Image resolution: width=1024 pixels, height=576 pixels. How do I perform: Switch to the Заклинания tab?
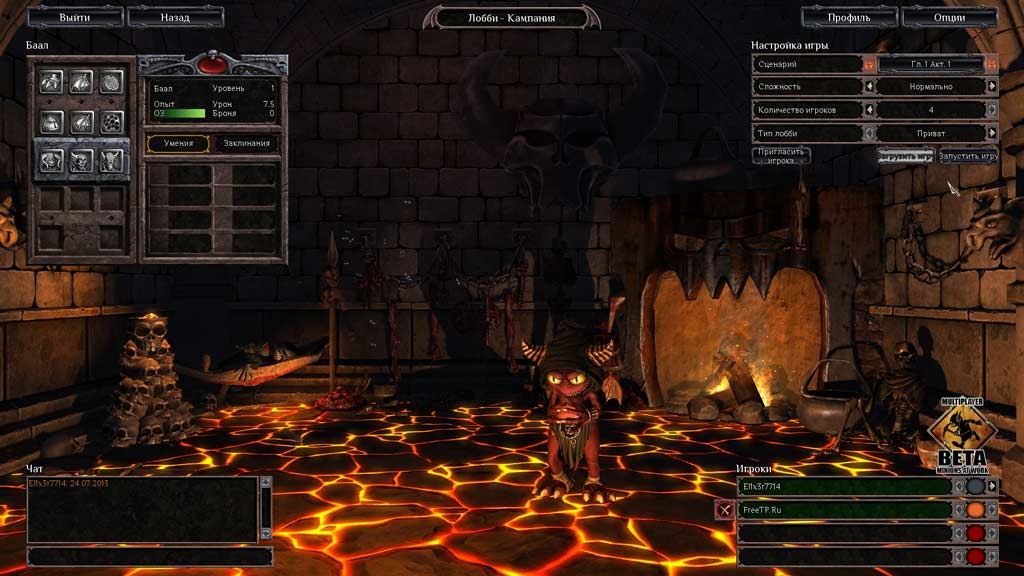[x=246, y=143]
